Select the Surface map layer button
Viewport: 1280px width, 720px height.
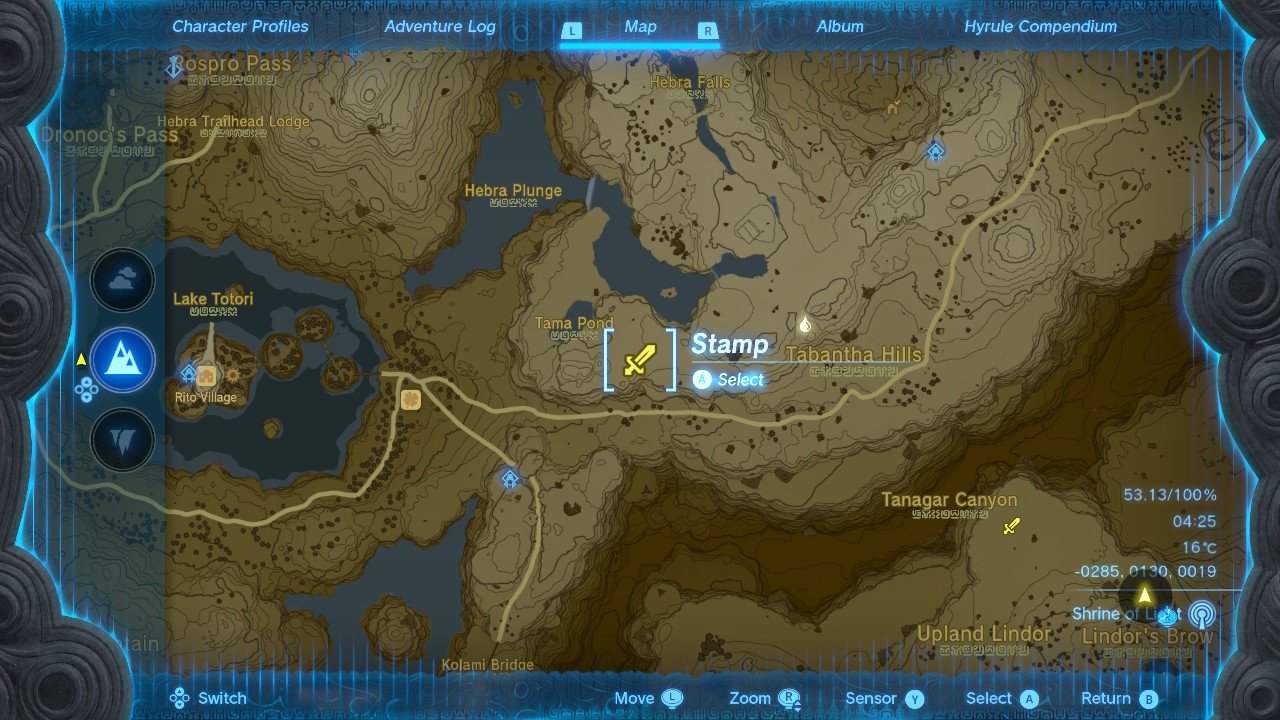tap(123, 360)
